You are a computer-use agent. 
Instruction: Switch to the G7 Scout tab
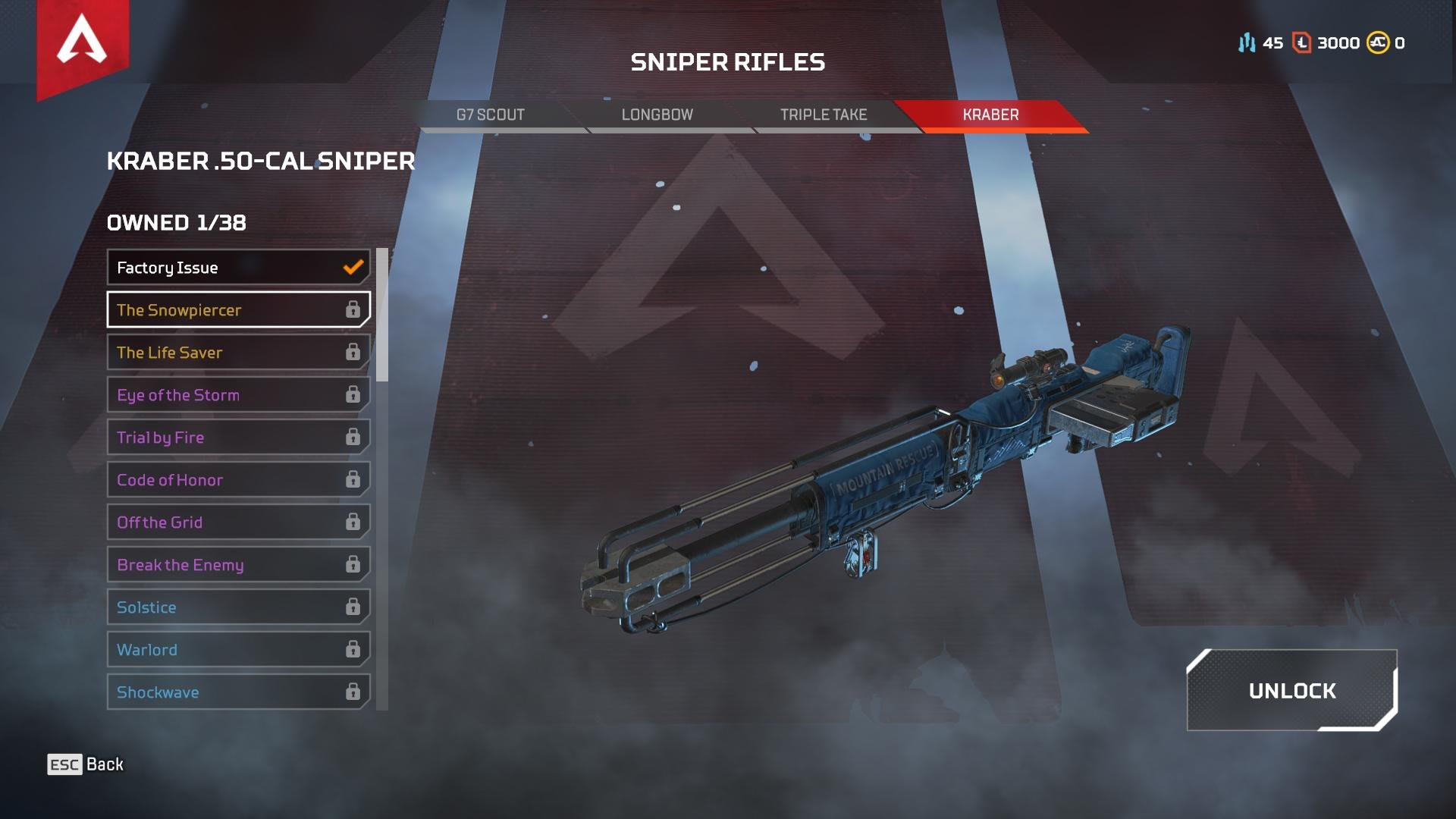(491, 115)
